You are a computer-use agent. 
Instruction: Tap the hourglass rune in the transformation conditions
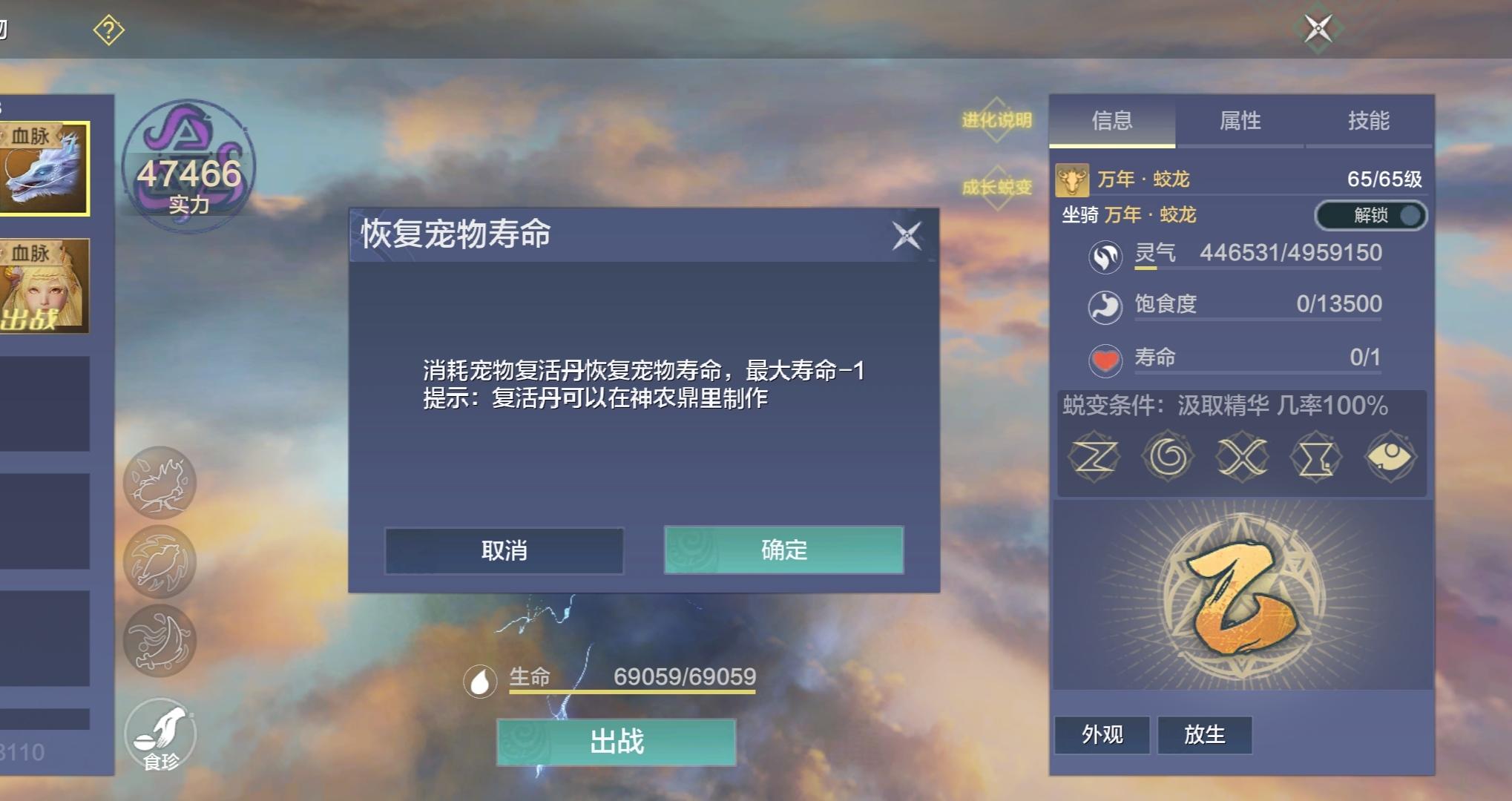click(1315, 458)
